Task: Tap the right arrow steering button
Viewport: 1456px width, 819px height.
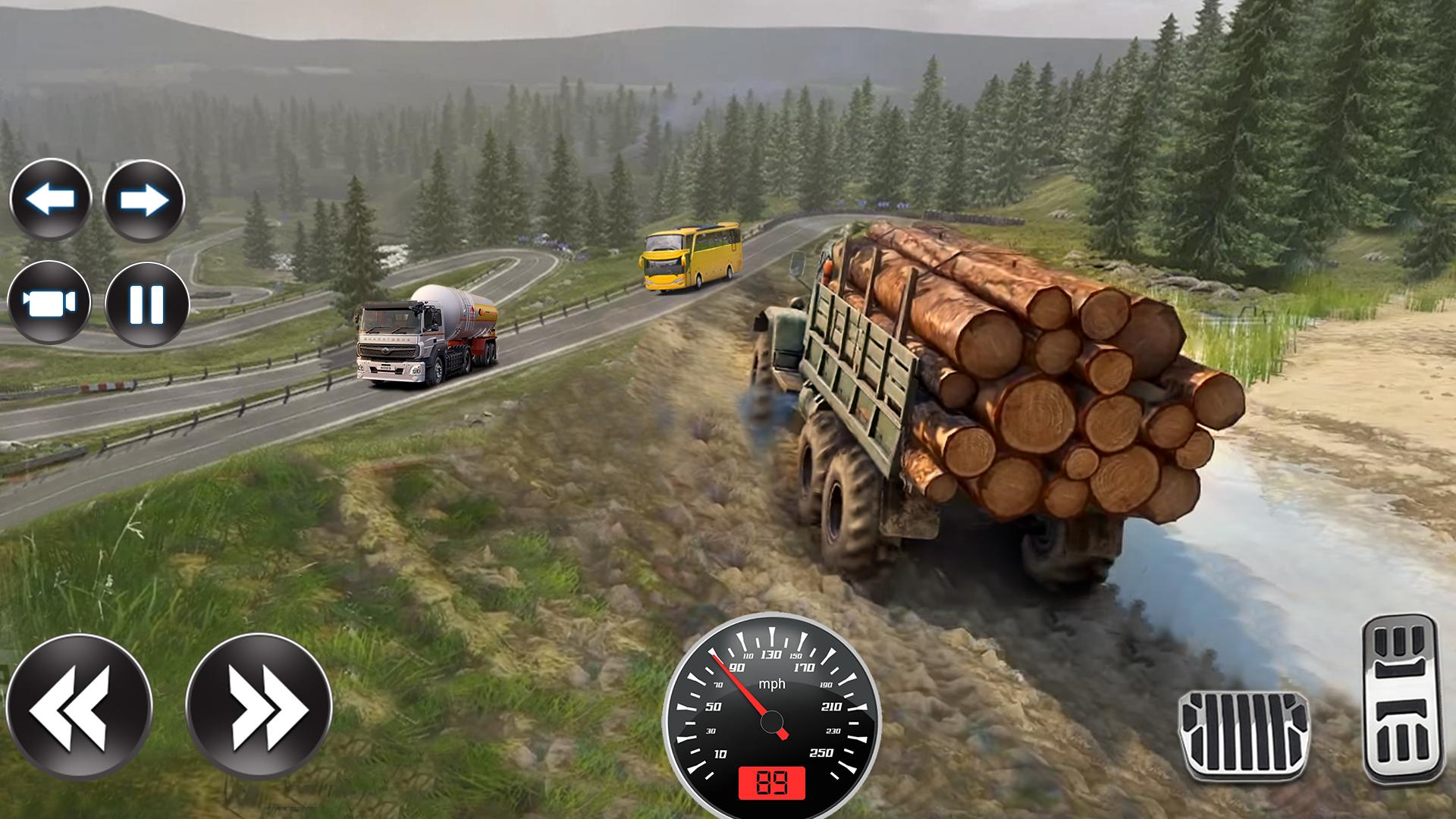Action: point(144,200)
